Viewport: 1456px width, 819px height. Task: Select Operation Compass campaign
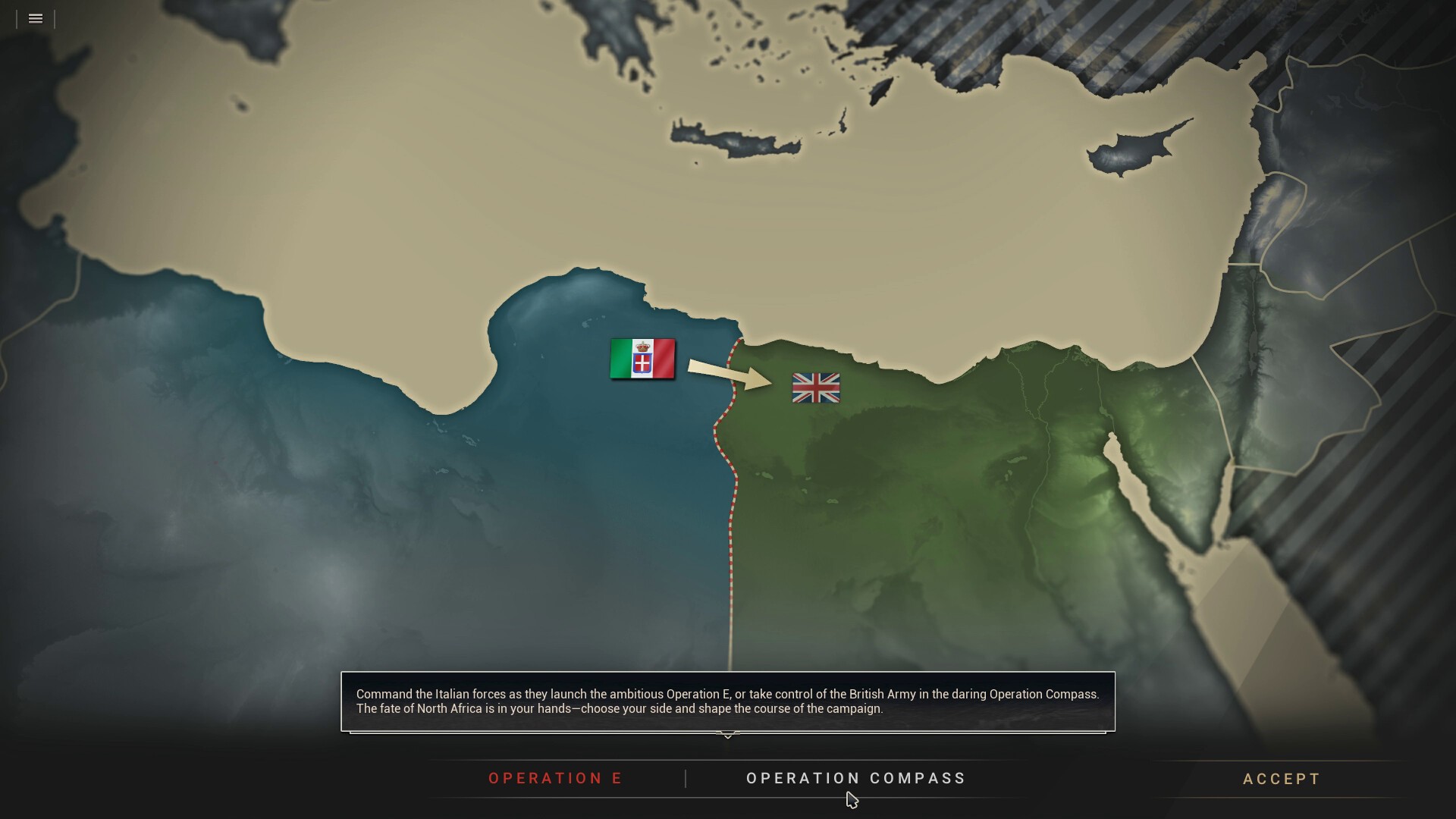856,778
